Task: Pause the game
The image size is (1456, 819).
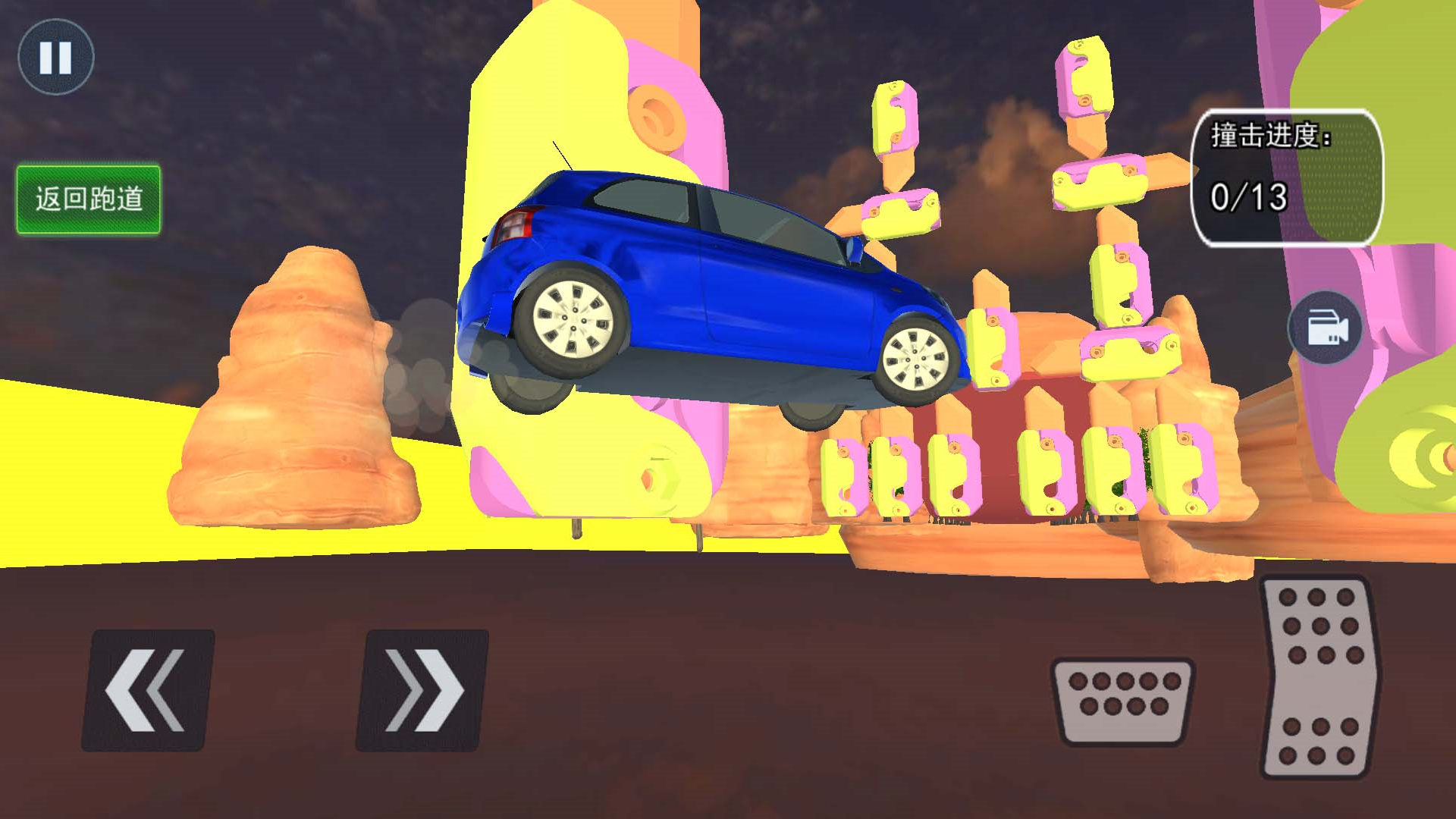Action: tap(55, 58)
